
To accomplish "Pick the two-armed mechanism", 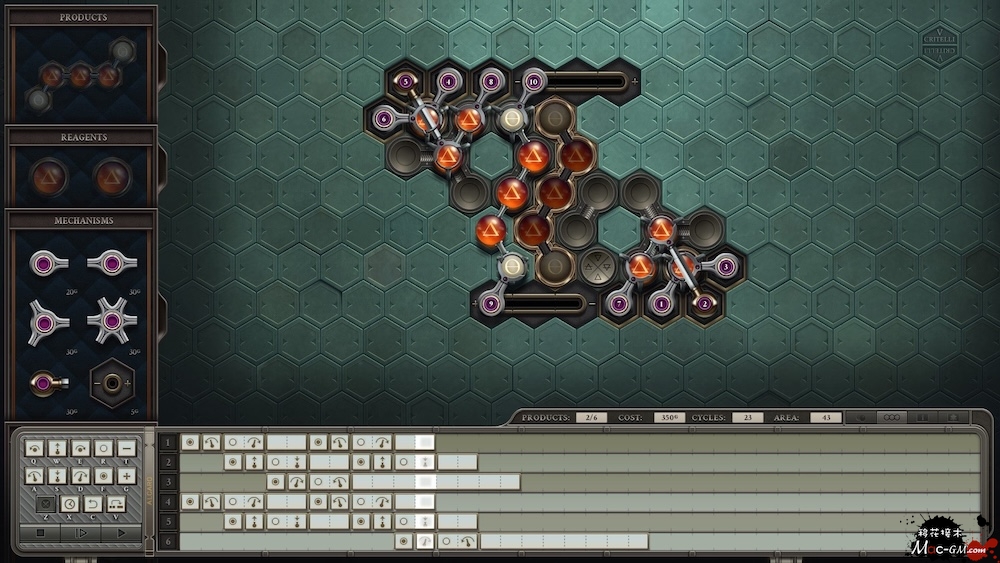I will pyautogui.click(x=110, y=264).
